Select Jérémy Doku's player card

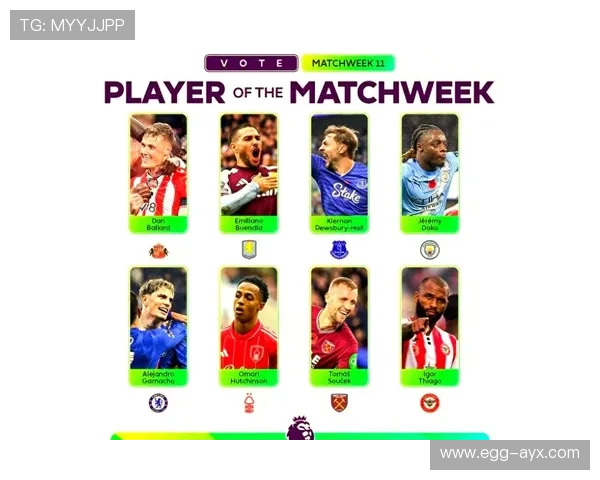[x=430, y=172]
